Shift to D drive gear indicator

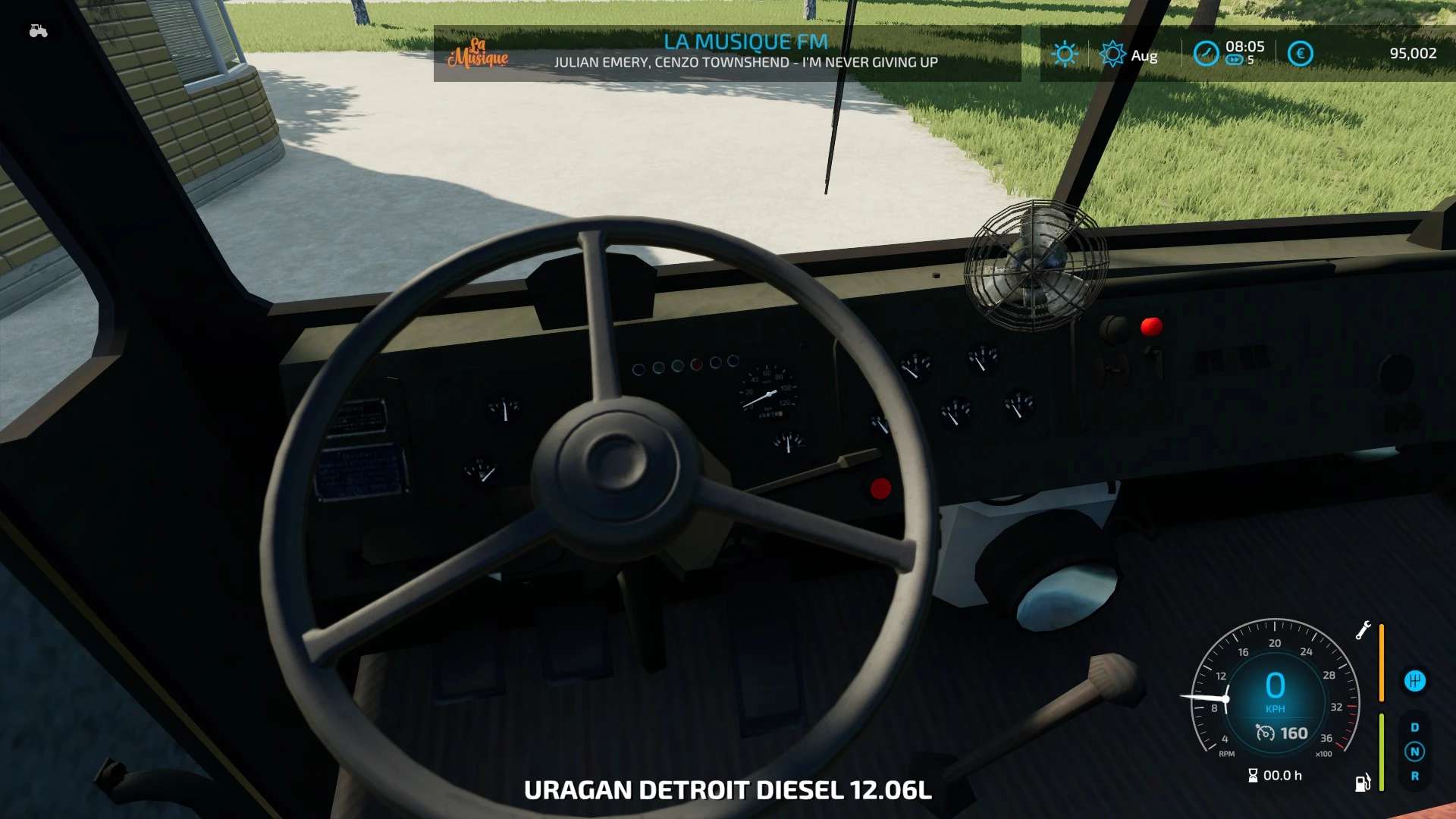pyautogui.click(x=1414, y=727)
